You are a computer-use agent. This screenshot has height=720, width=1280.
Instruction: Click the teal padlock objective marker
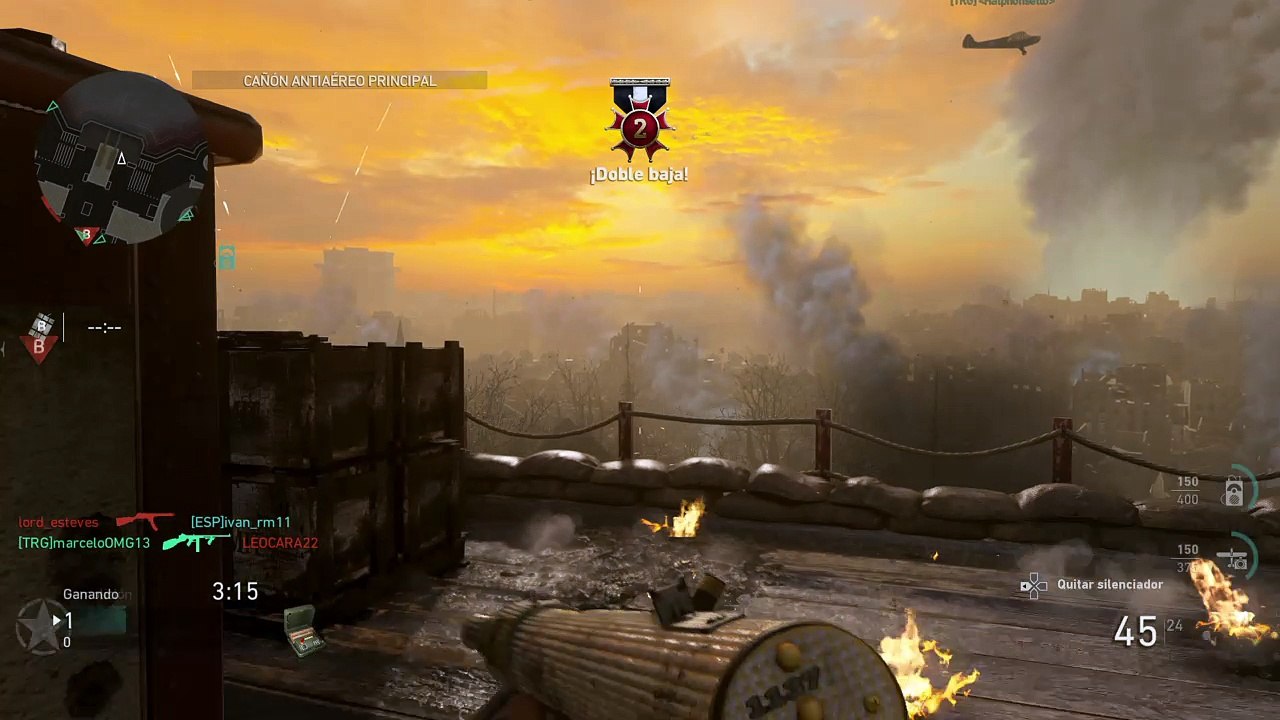tap(227, 258)
